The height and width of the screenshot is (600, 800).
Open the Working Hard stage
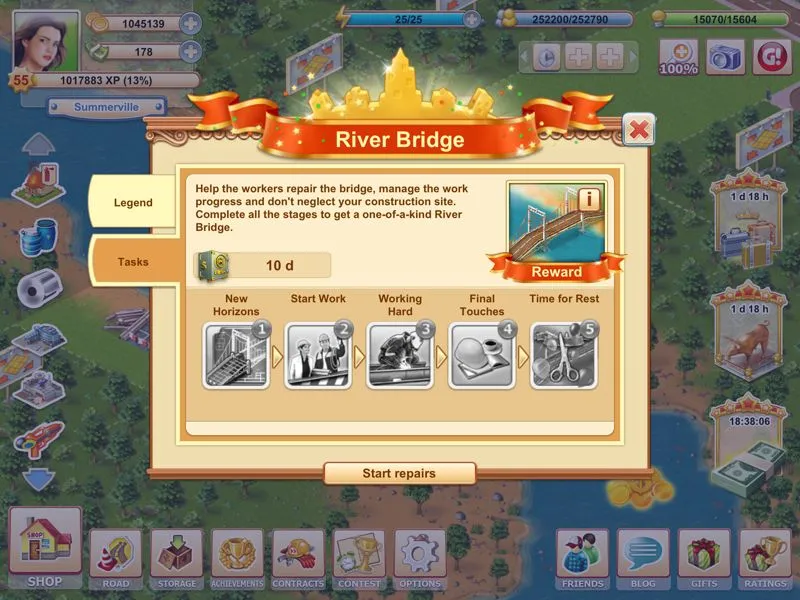400,354
